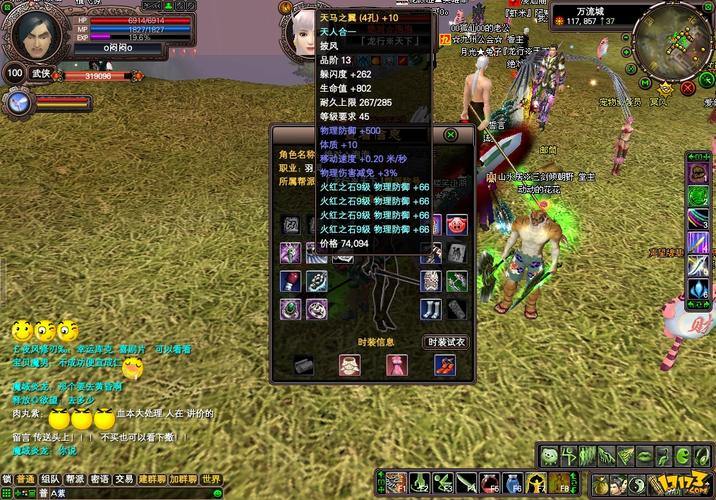Image resolution: width=716 pixels, height=500 pixels.
Task: Select the pink pig face equipment slot
Action: coord(456,224)
